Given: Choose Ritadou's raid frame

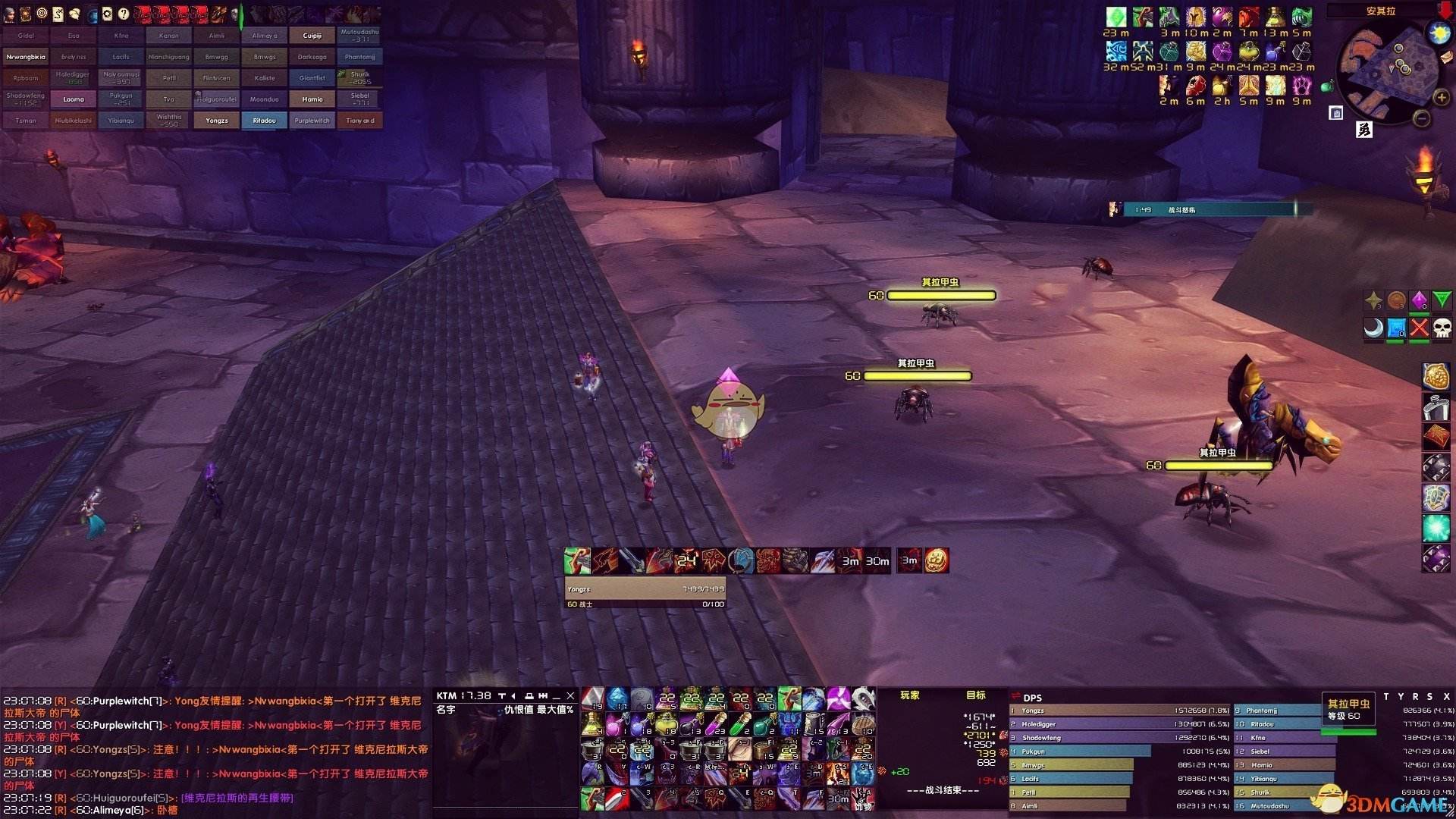Looking at the screenshot, I should pyautogui.click(x=264, y=121).
